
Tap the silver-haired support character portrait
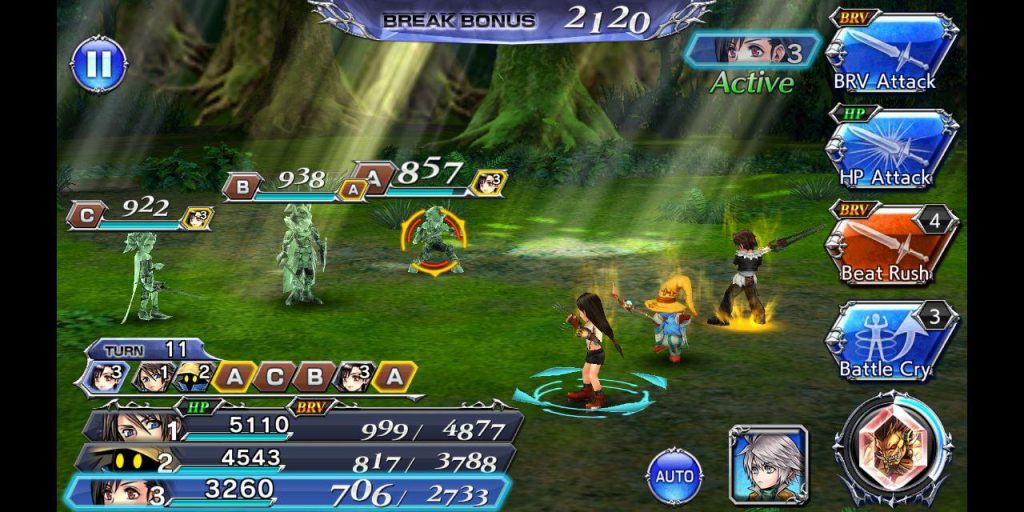coord(767,463)
